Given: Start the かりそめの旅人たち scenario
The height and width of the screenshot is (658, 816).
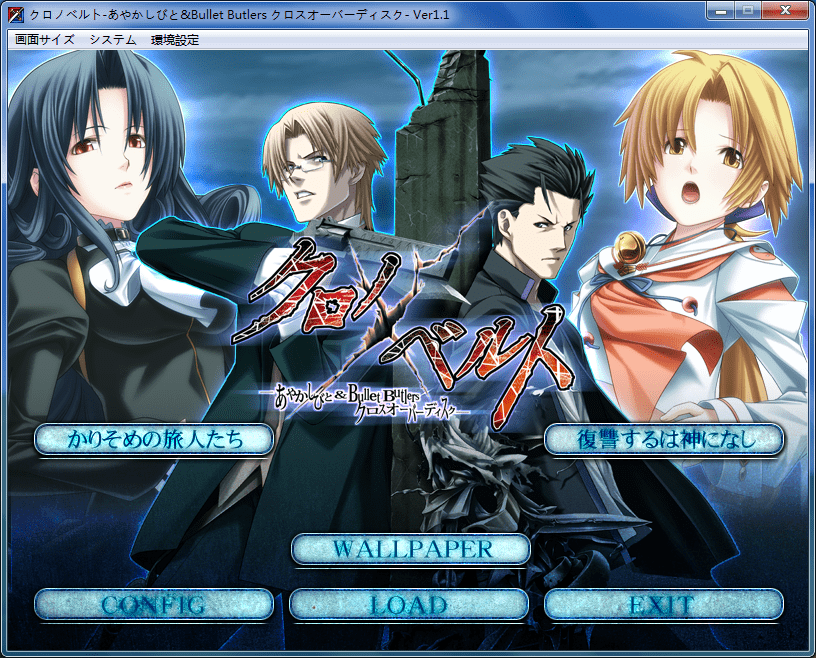Looking at the screenshot, I should pyautogui.click(x=154, y=439).
